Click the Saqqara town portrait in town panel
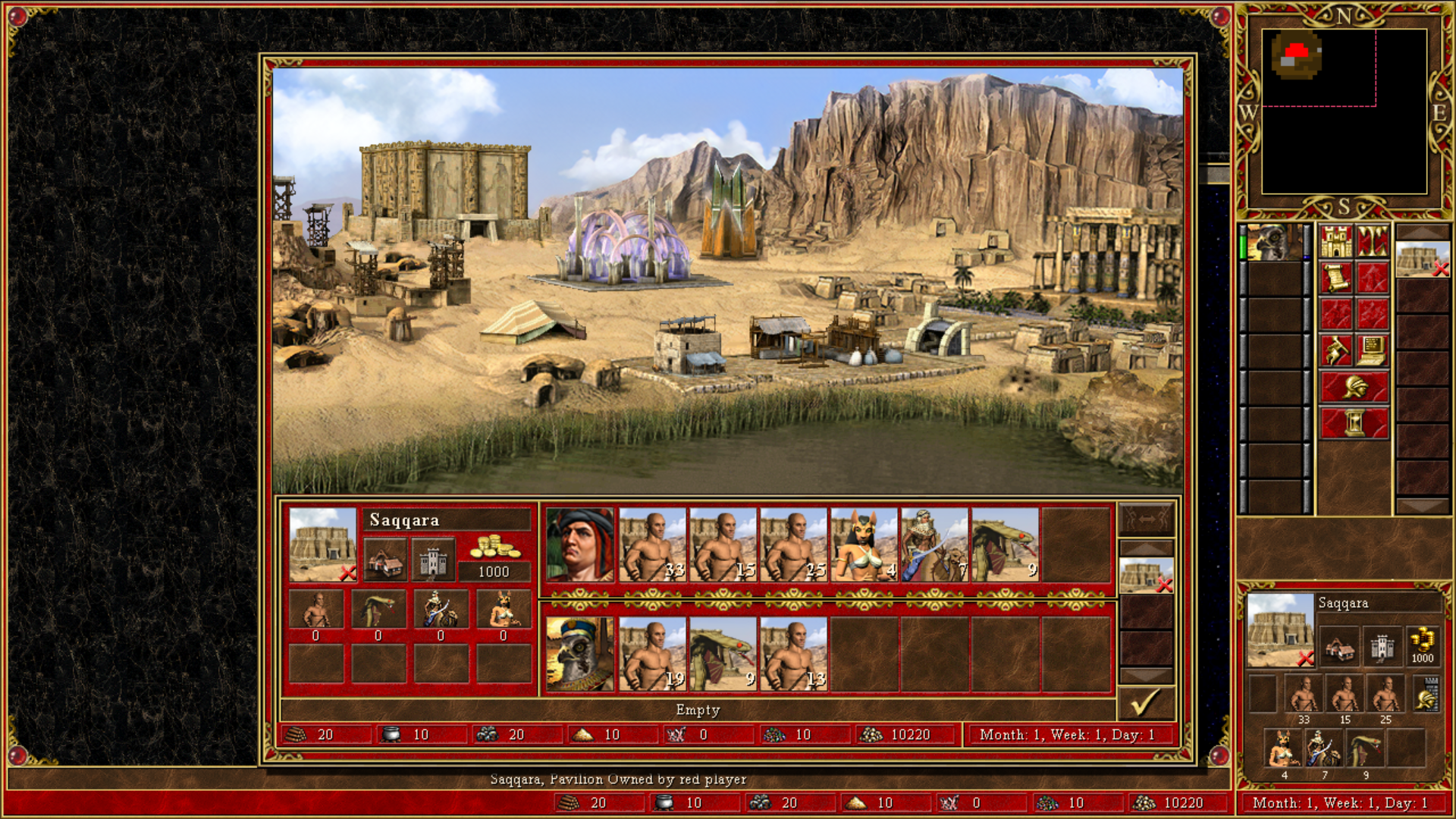Viewport: 1456px width, 819px height. [x=322, y=544]
